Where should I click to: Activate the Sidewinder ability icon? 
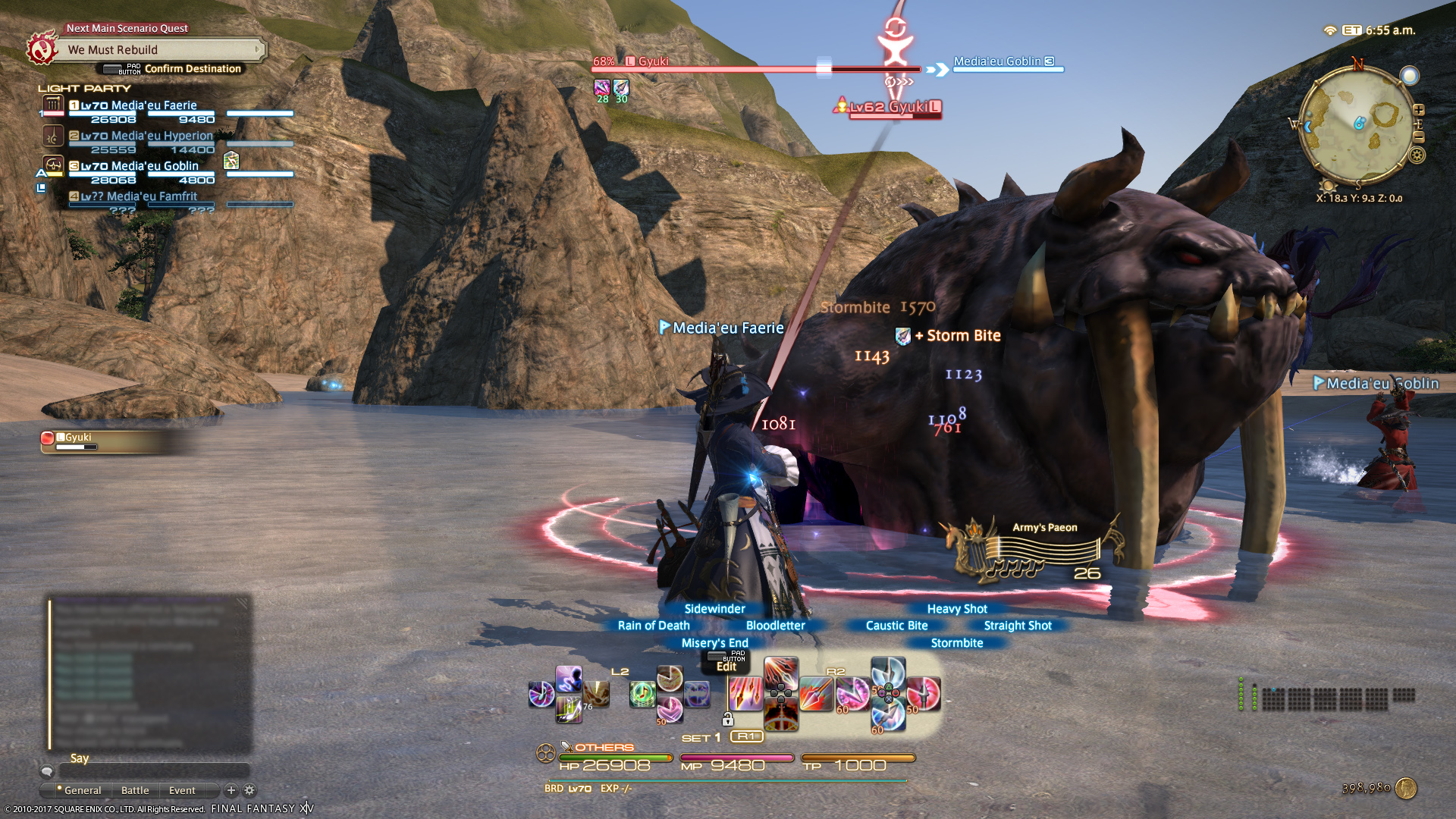click(780, 673)
